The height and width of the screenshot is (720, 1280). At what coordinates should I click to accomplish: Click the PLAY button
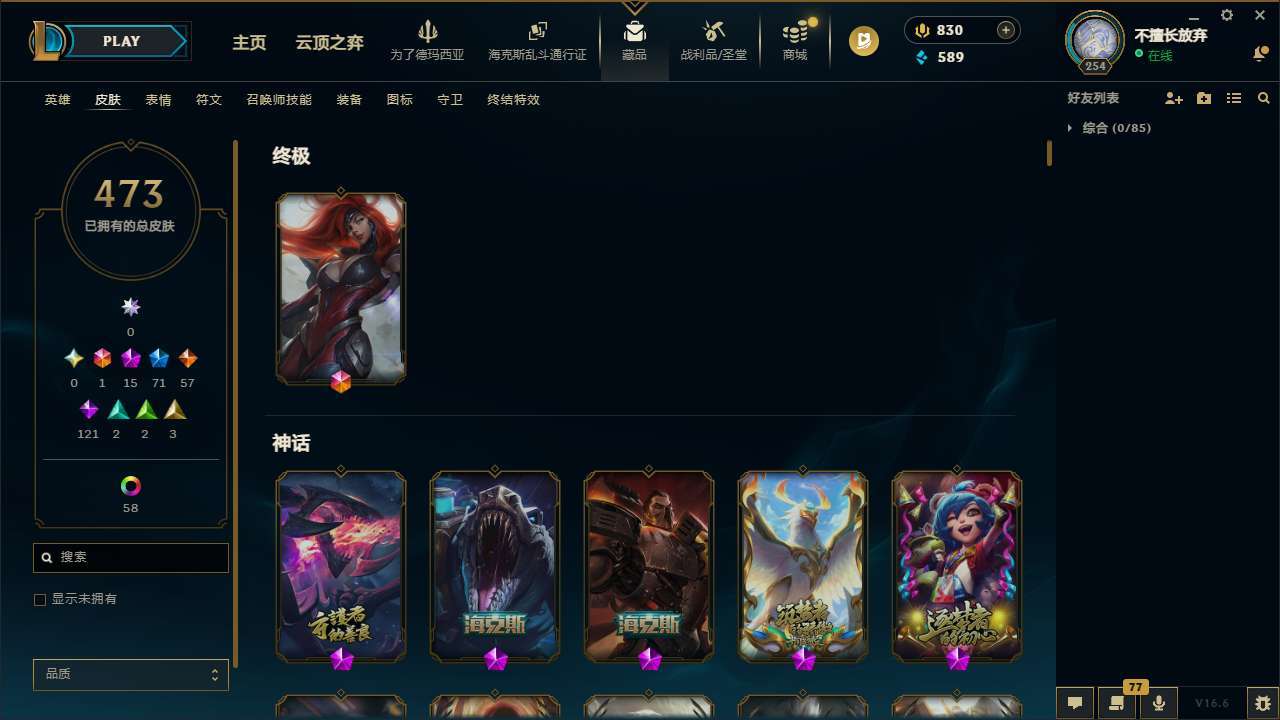[121, 41]
